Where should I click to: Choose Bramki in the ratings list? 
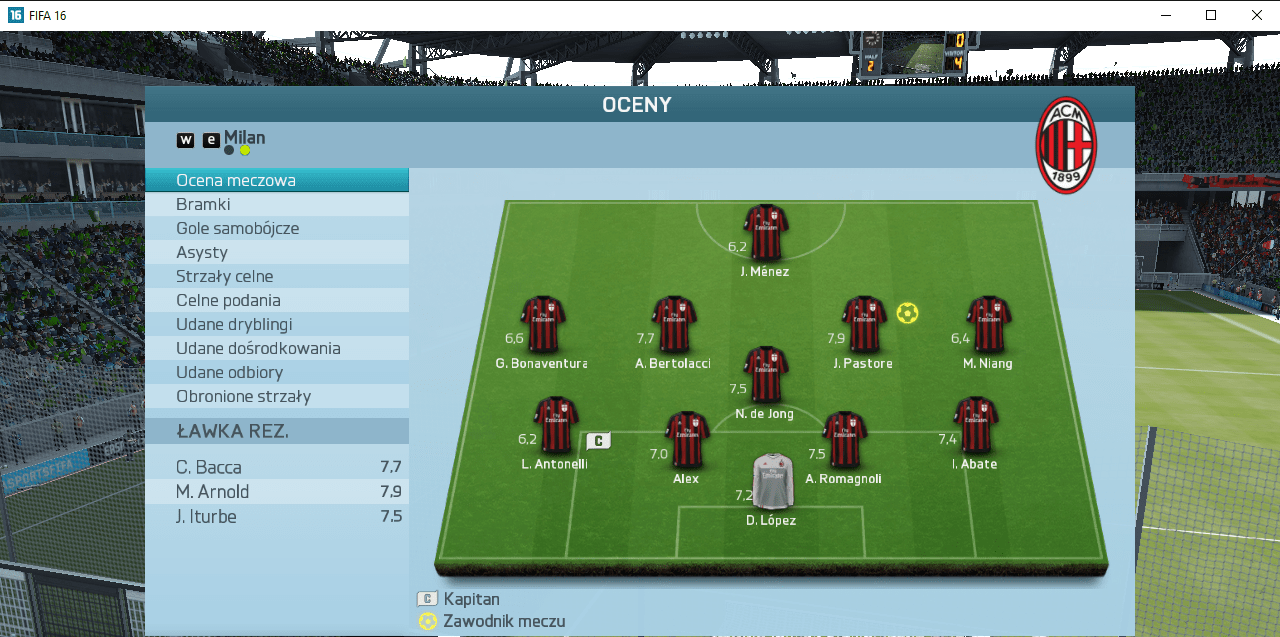click(x=276, y=204)
